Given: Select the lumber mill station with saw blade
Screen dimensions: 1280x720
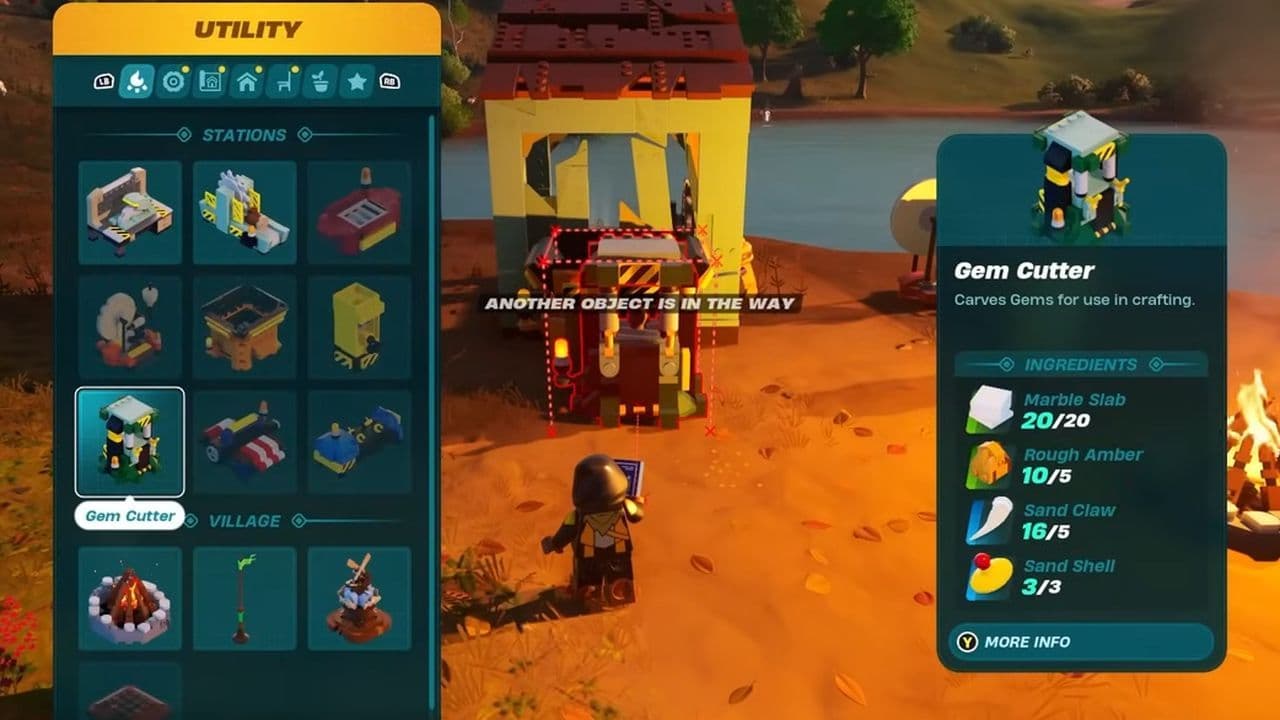Looking at the screenshot, I should tap(245, 212).
